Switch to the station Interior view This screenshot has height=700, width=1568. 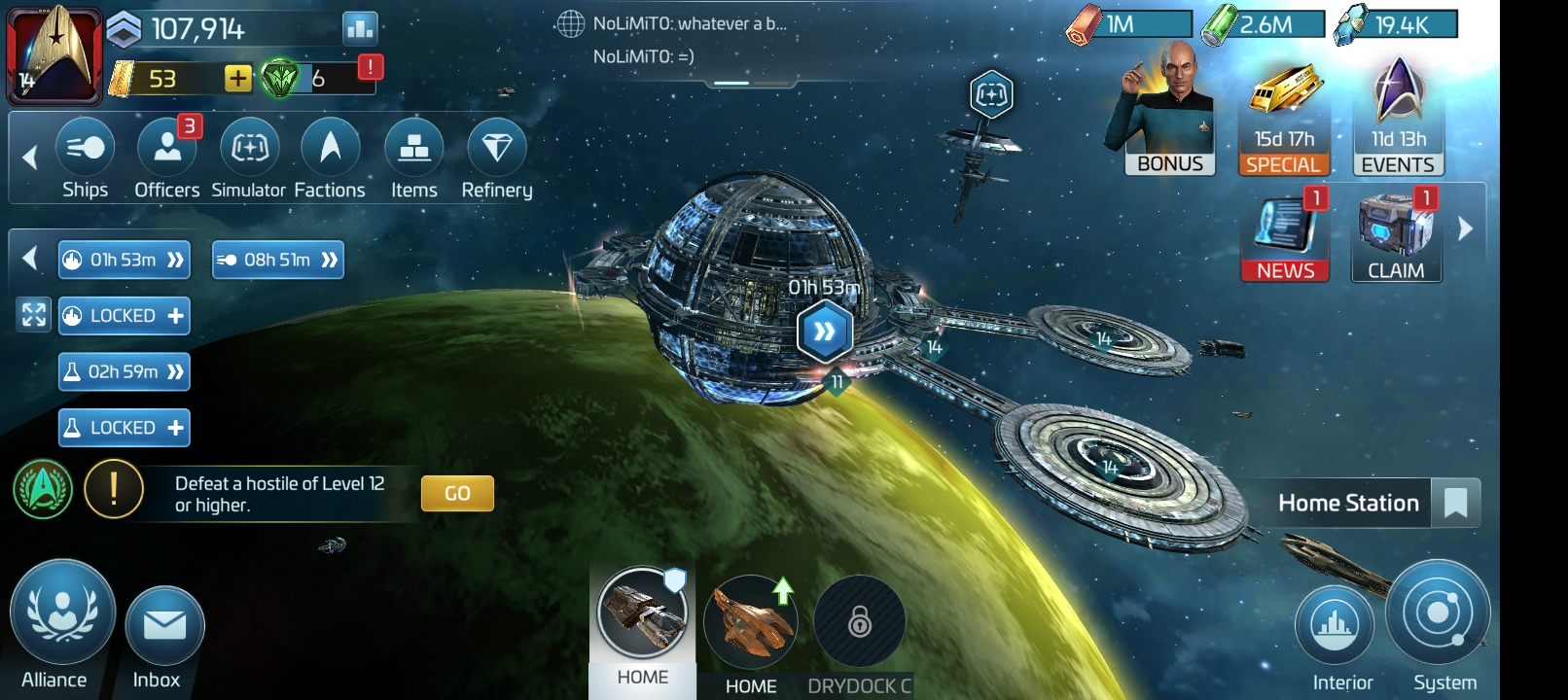(x=1335, y=630)
